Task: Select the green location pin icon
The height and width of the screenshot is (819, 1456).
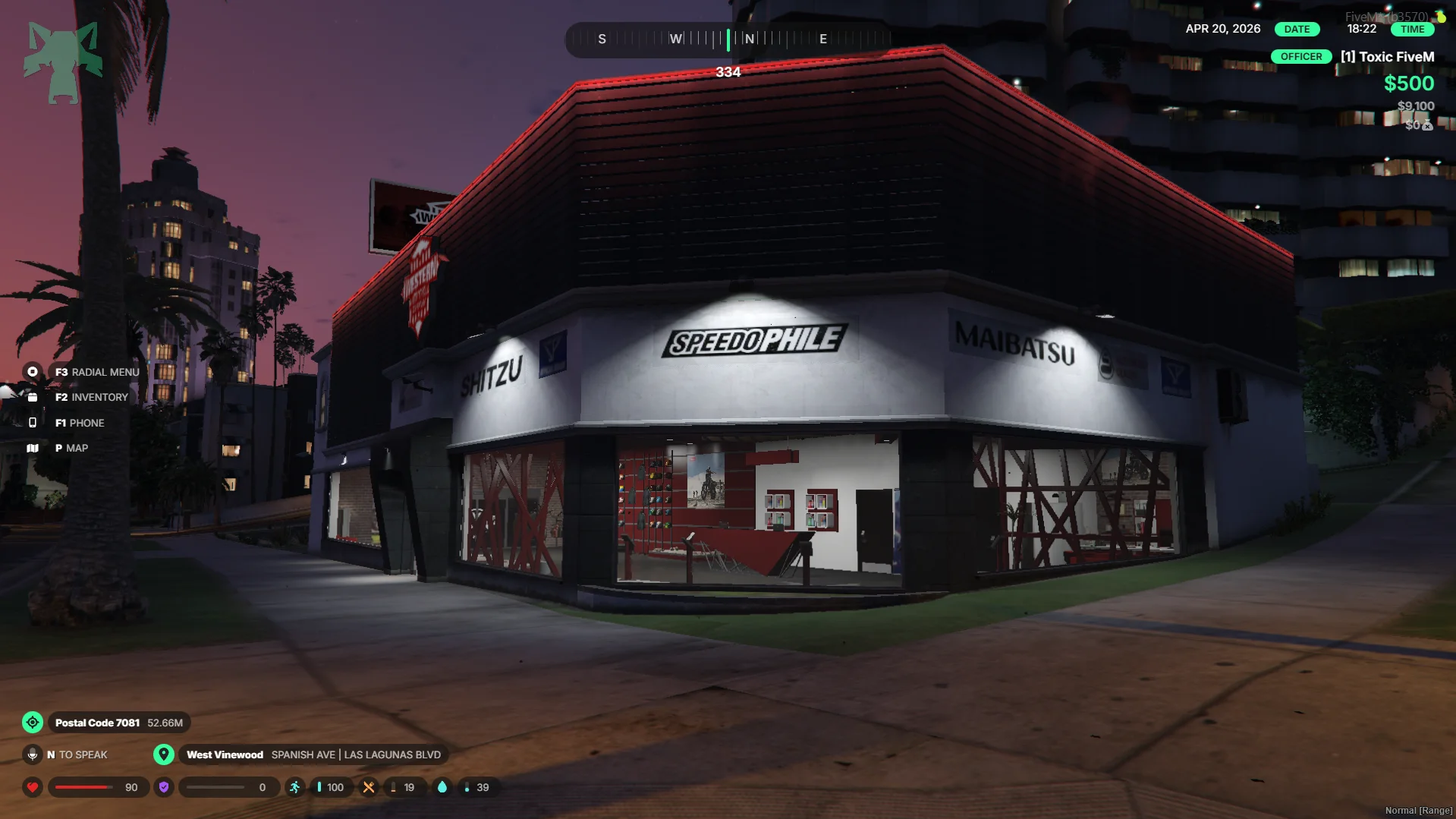Action: tap(163, 754)
